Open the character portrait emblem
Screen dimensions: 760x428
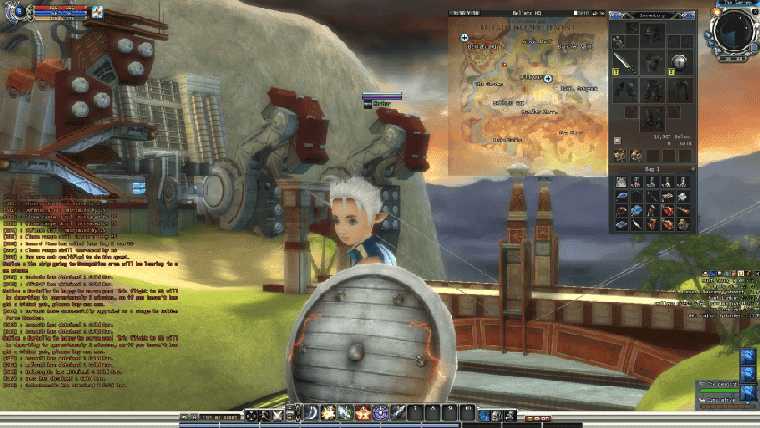coord(18,12)
